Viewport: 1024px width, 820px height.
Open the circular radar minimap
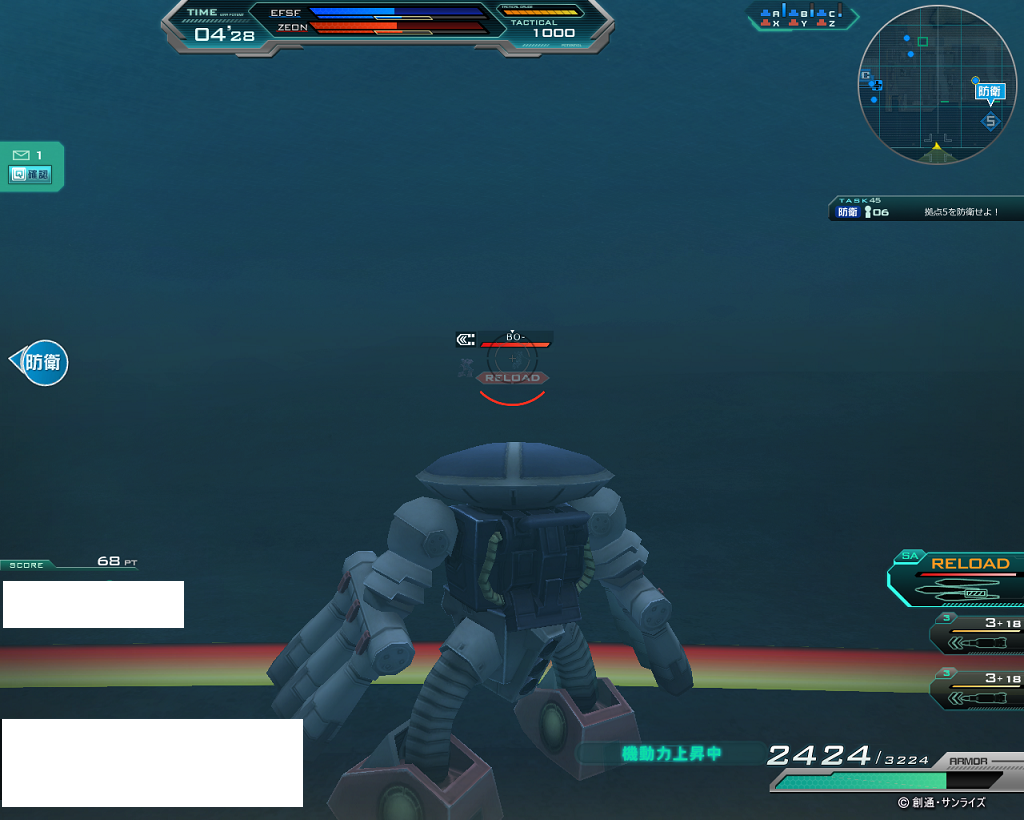click(936, 85)
